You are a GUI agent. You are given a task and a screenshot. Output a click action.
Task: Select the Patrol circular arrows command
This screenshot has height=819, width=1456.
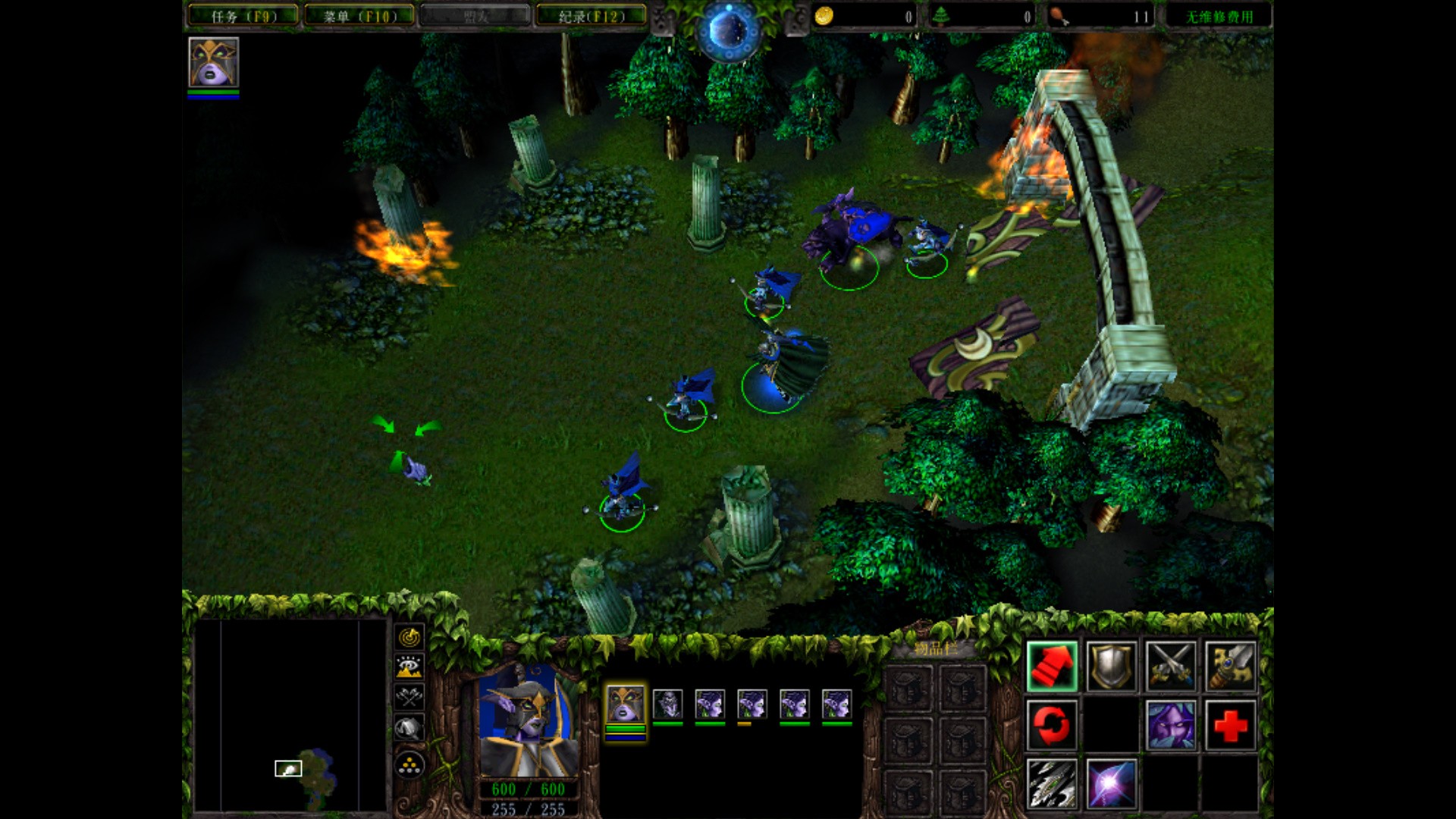click(1052, 725)
